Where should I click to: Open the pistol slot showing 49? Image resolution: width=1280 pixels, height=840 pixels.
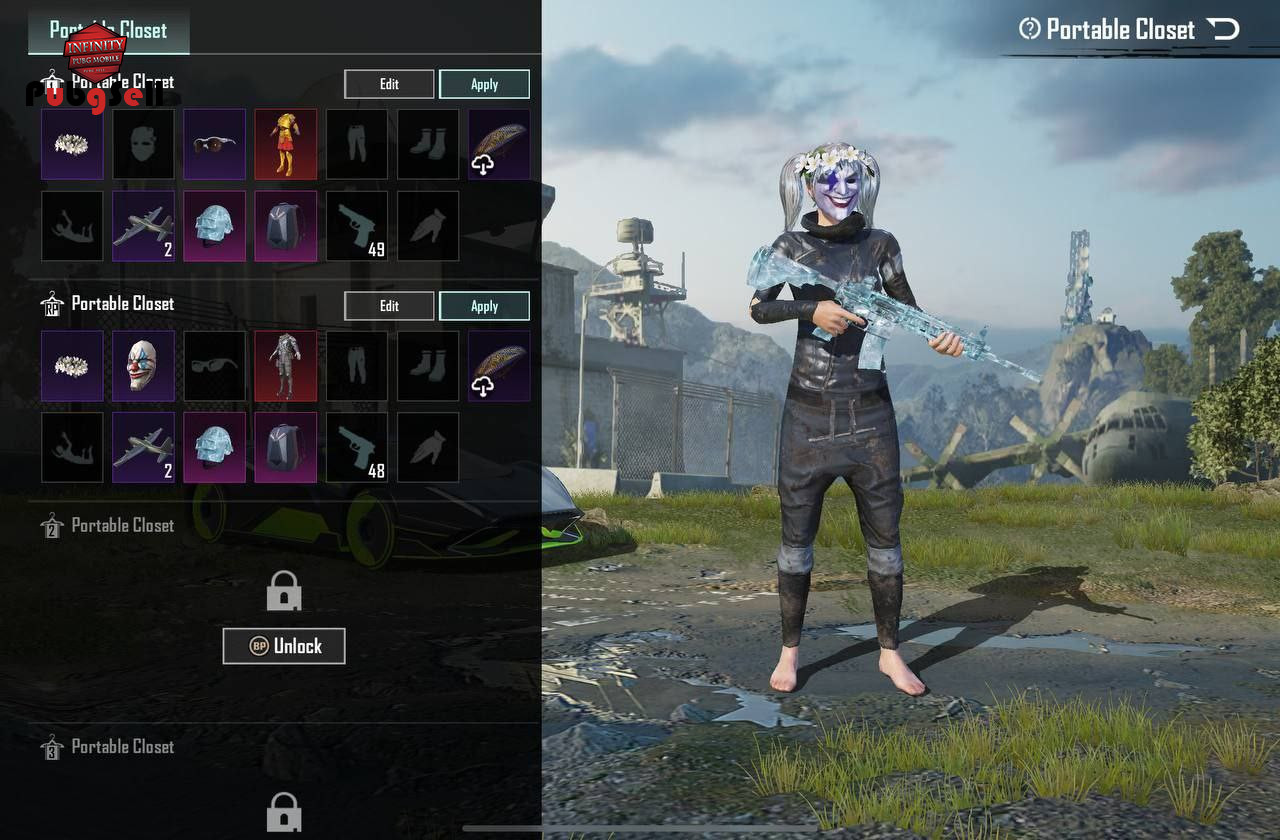coord(357,226)
